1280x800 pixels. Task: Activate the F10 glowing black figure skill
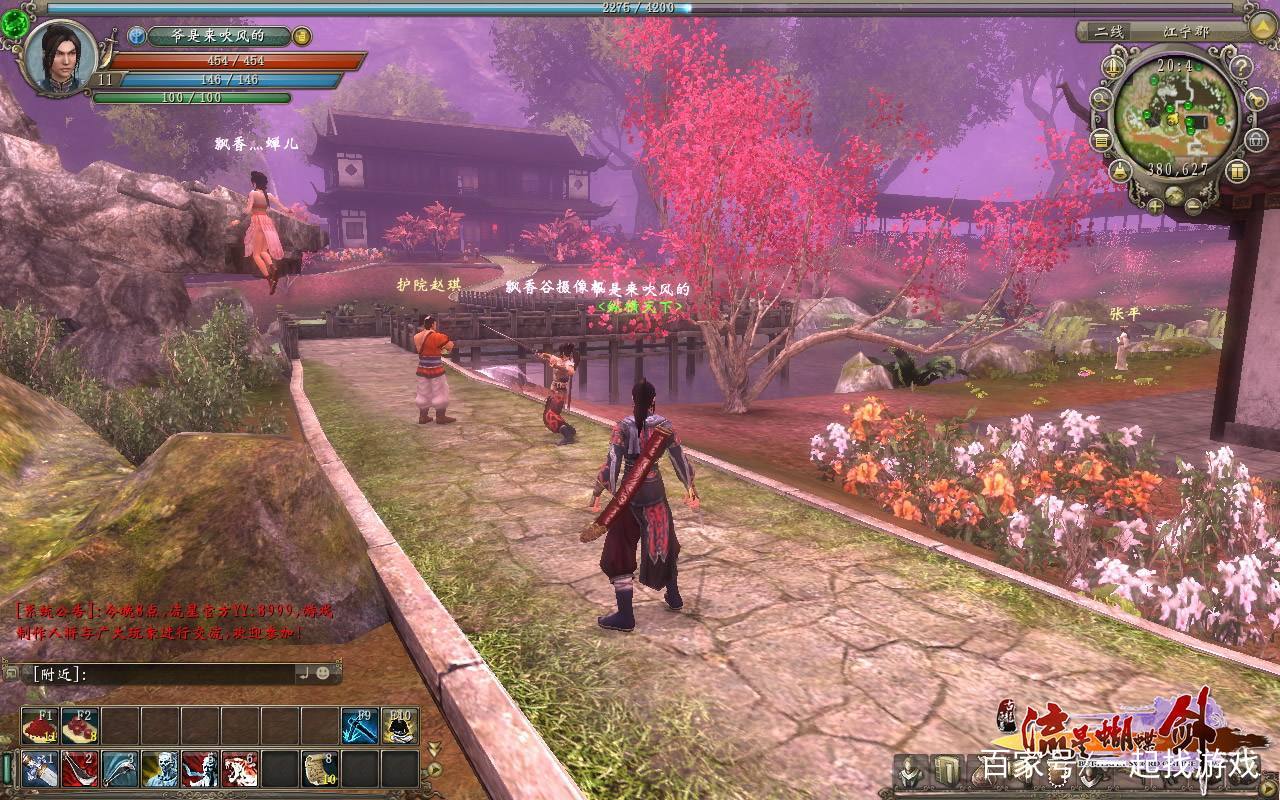tap(400, 726)
